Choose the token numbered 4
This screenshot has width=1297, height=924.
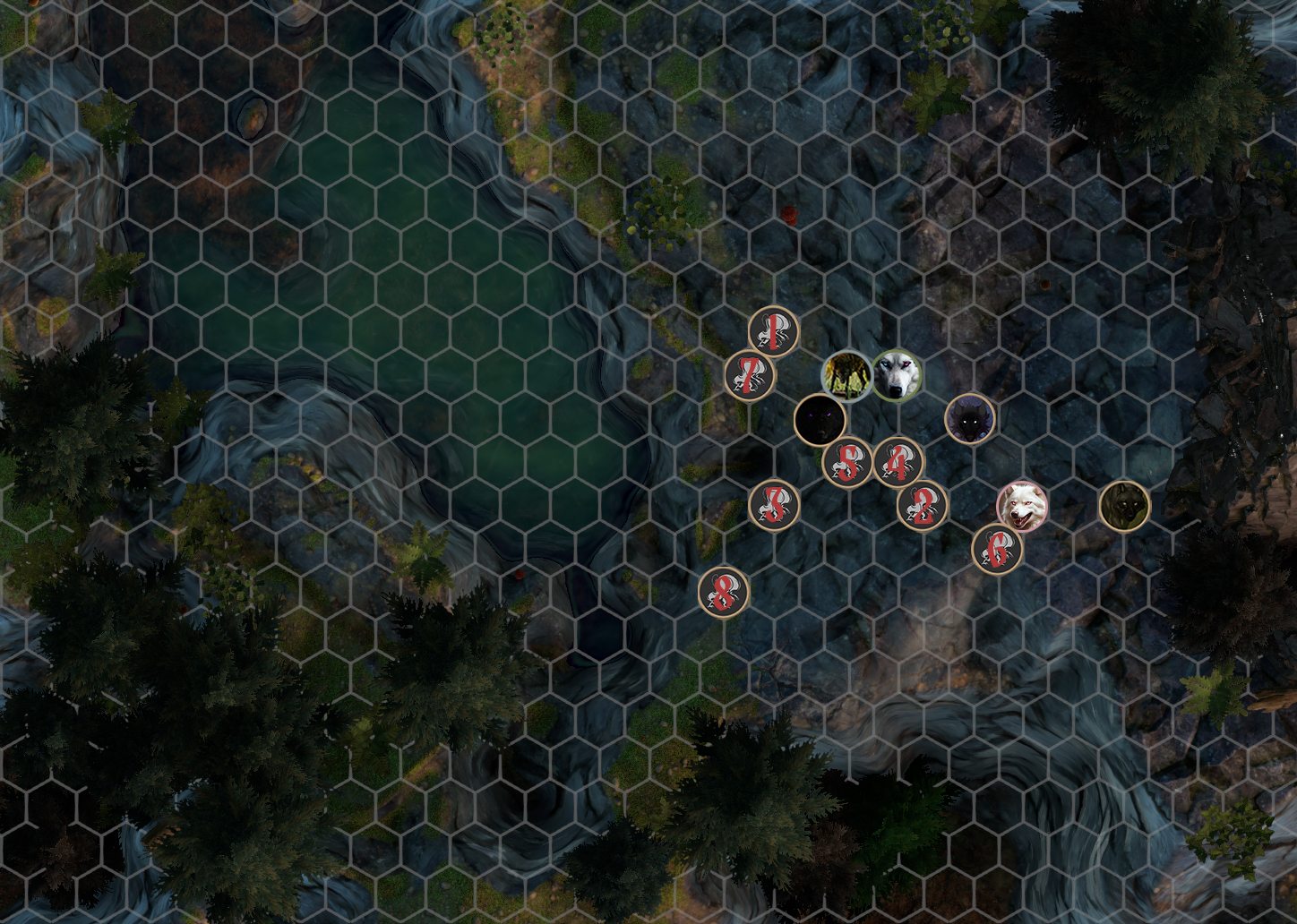pyautogui.click(x=898, y=462)
